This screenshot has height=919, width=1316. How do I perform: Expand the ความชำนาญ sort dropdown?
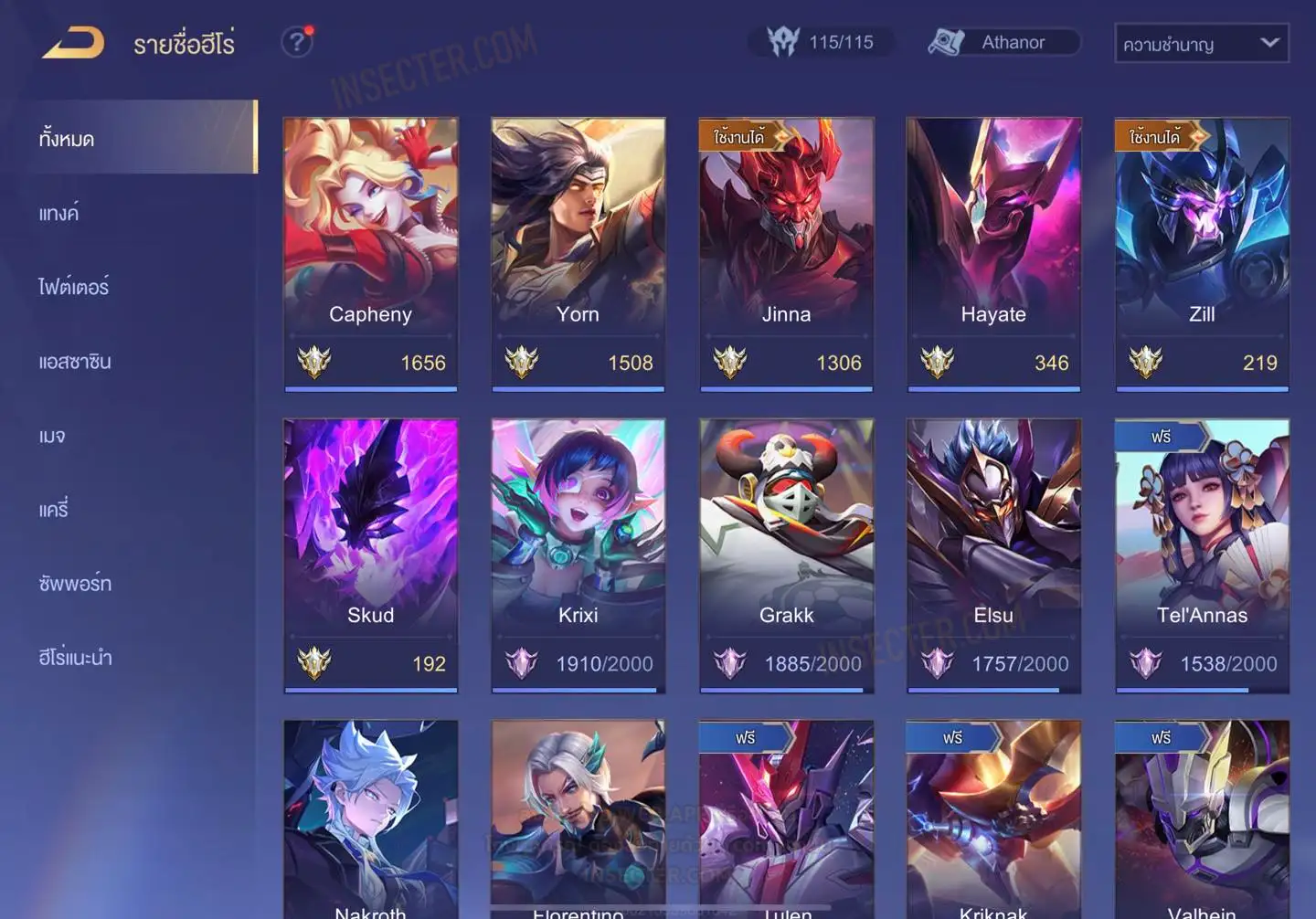(1201, 44)
